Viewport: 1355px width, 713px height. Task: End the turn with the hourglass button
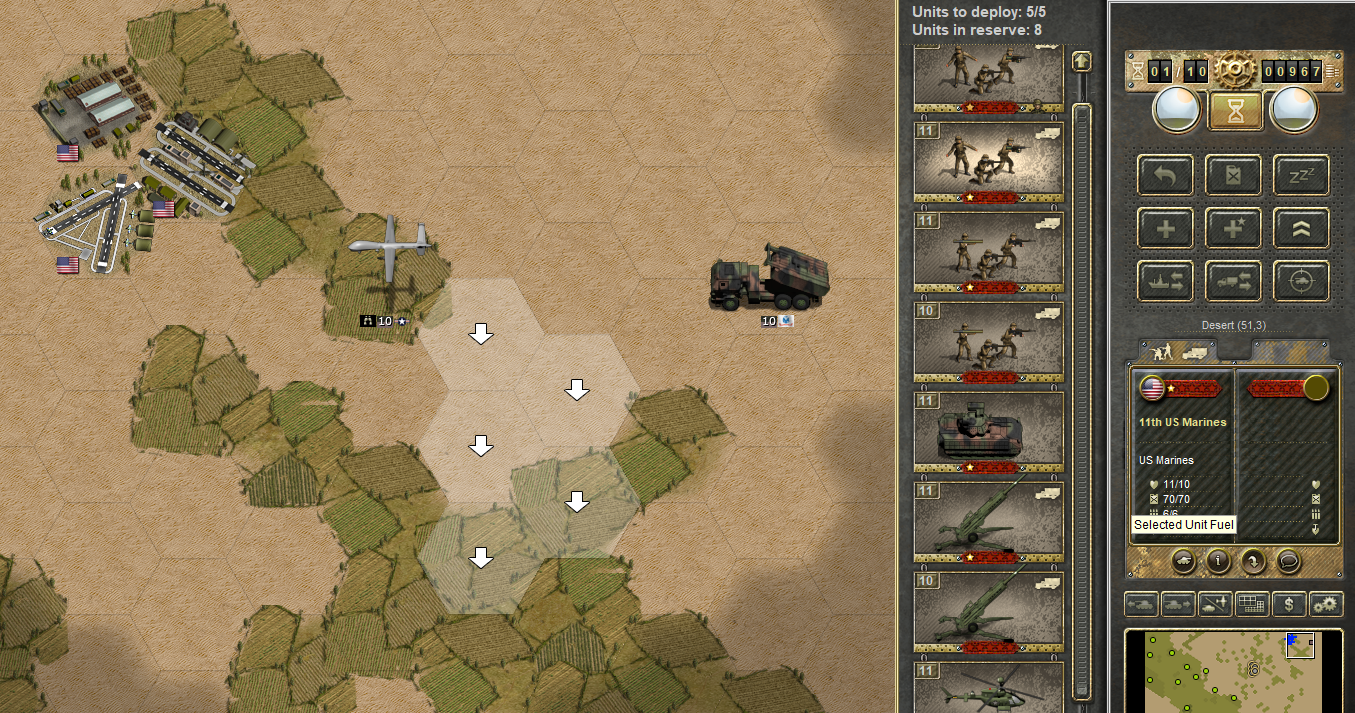click(1235, 110)
